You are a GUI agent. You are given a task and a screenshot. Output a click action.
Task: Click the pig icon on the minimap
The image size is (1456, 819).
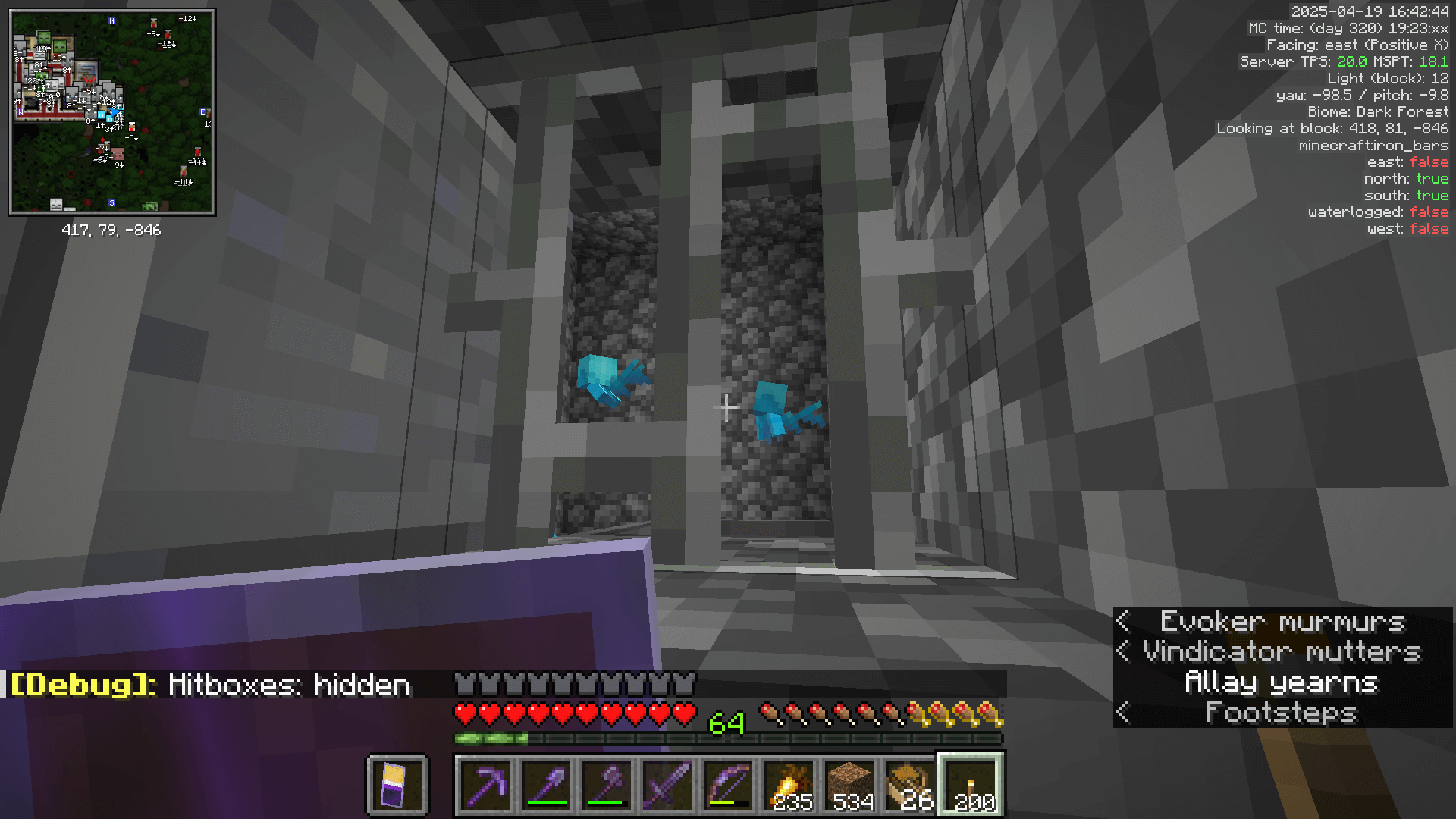click(118, 154)
